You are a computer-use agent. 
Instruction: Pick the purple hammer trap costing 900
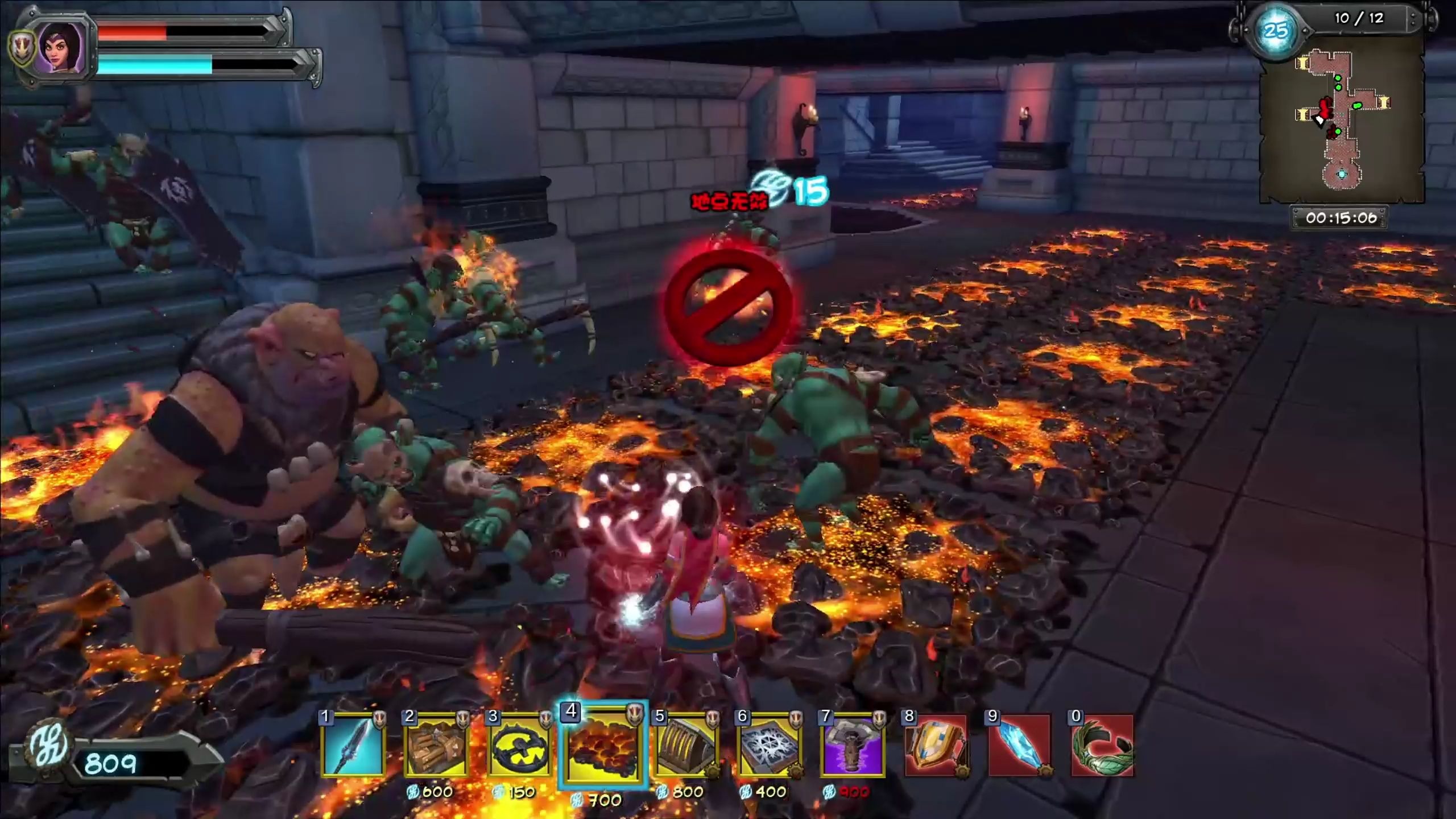pos(852,746)
